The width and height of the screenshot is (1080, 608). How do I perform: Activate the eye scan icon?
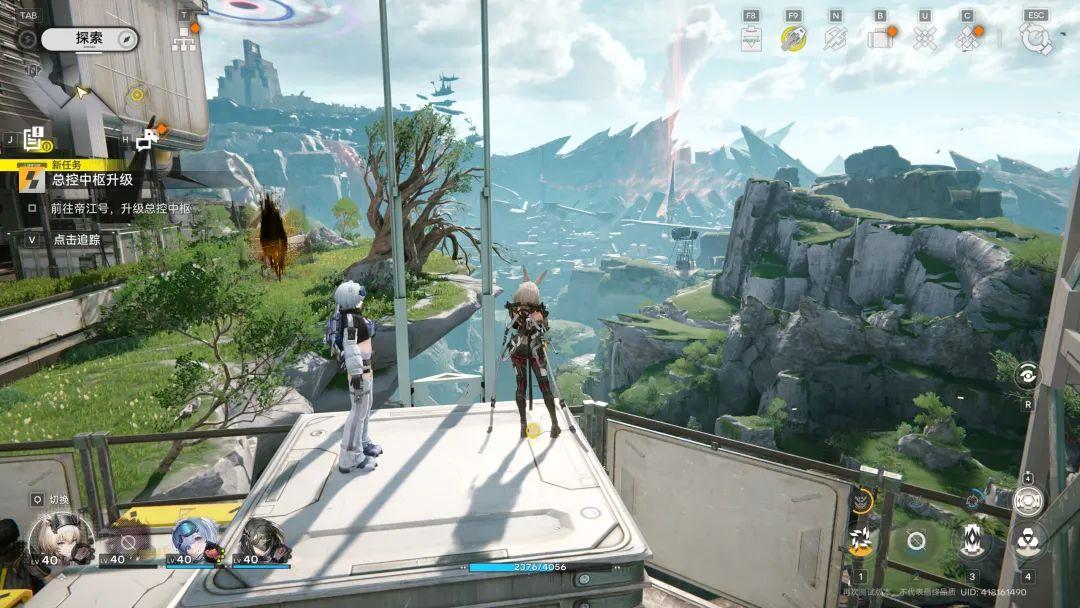click(1026, 376)
